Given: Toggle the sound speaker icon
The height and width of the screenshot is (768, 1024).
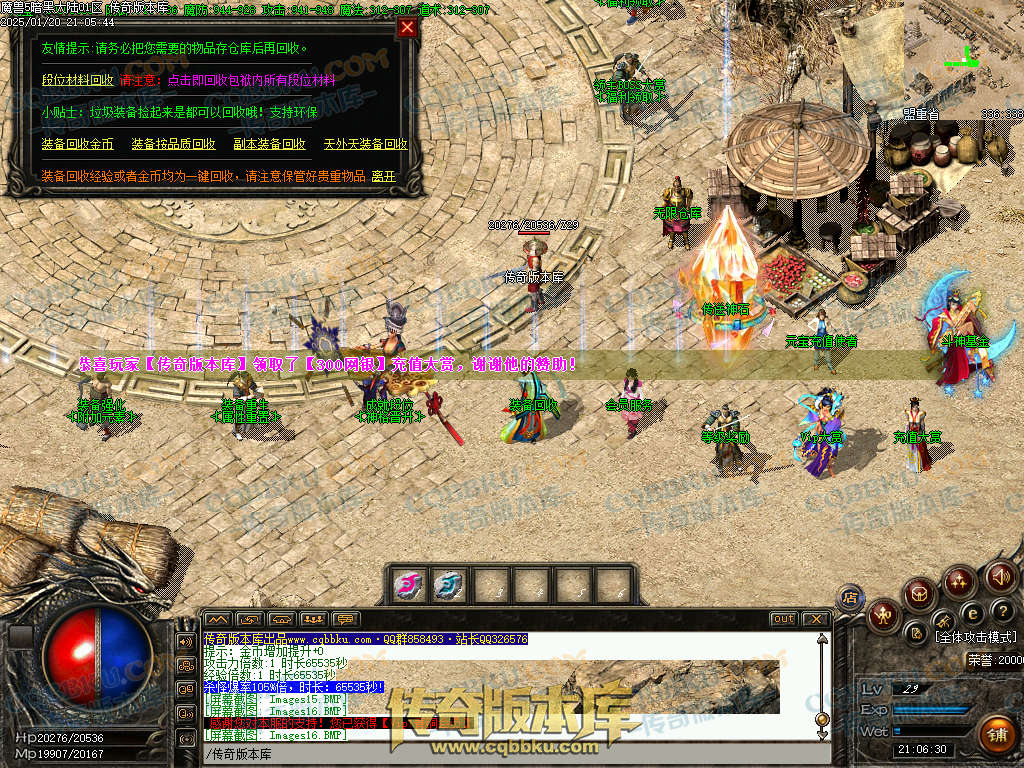Looking at the screenshot, I should [1000, 576].
